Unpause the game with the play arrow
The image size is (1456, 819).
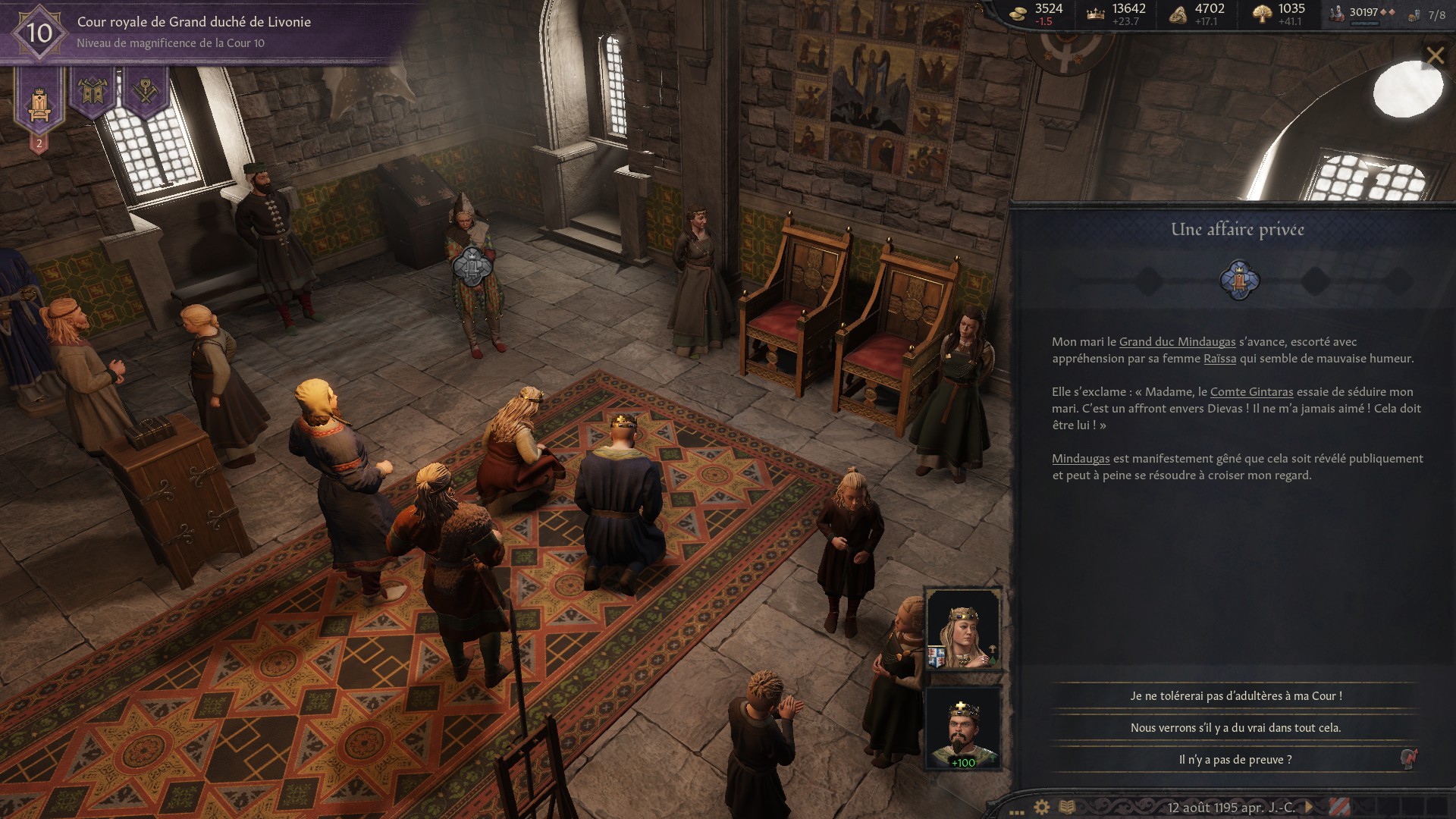(x=1308, y=807)
